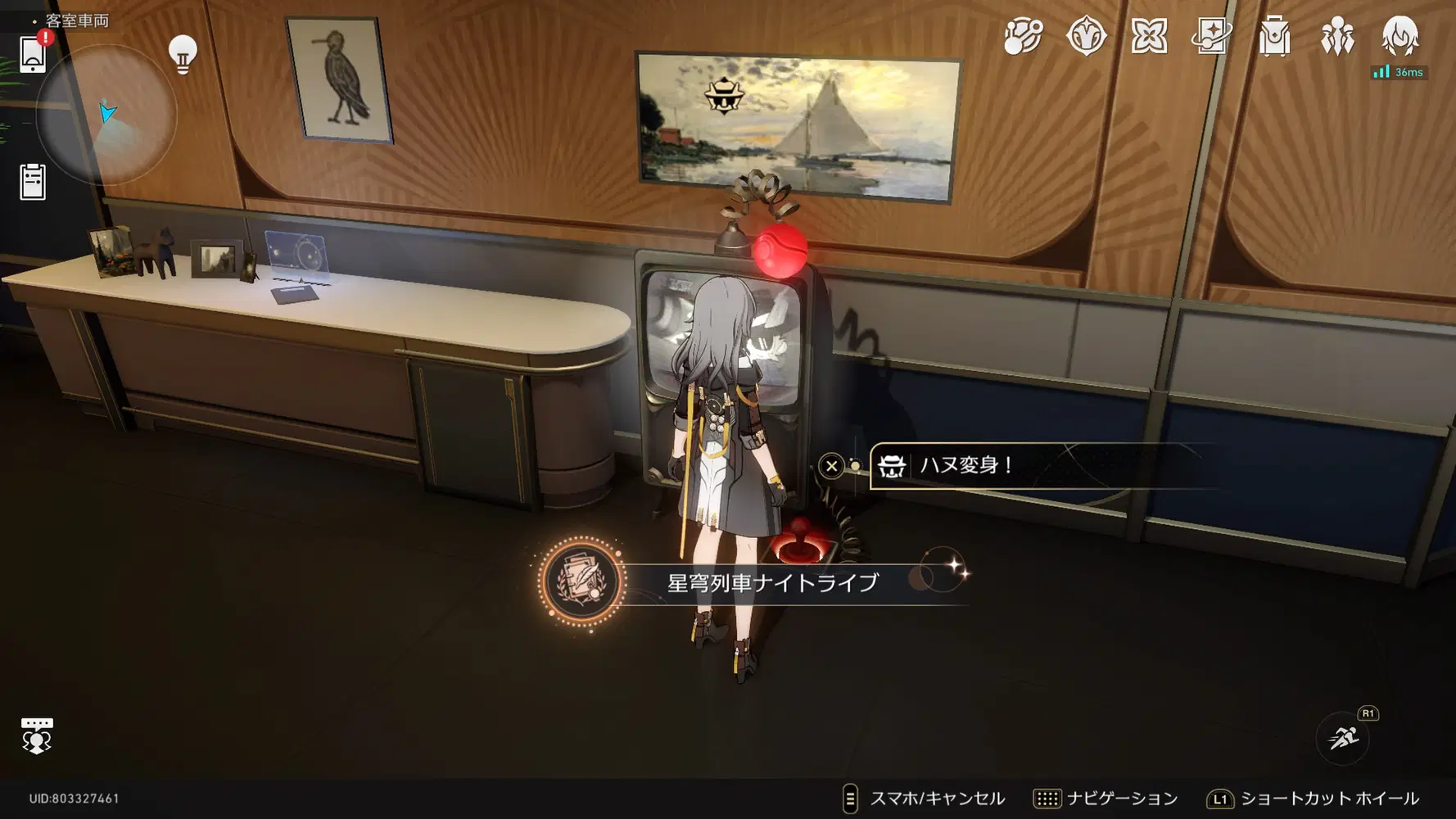Open the chat emote bubble icon
The height and width of the screenshot is (819, 1456).
coord(36,735)
